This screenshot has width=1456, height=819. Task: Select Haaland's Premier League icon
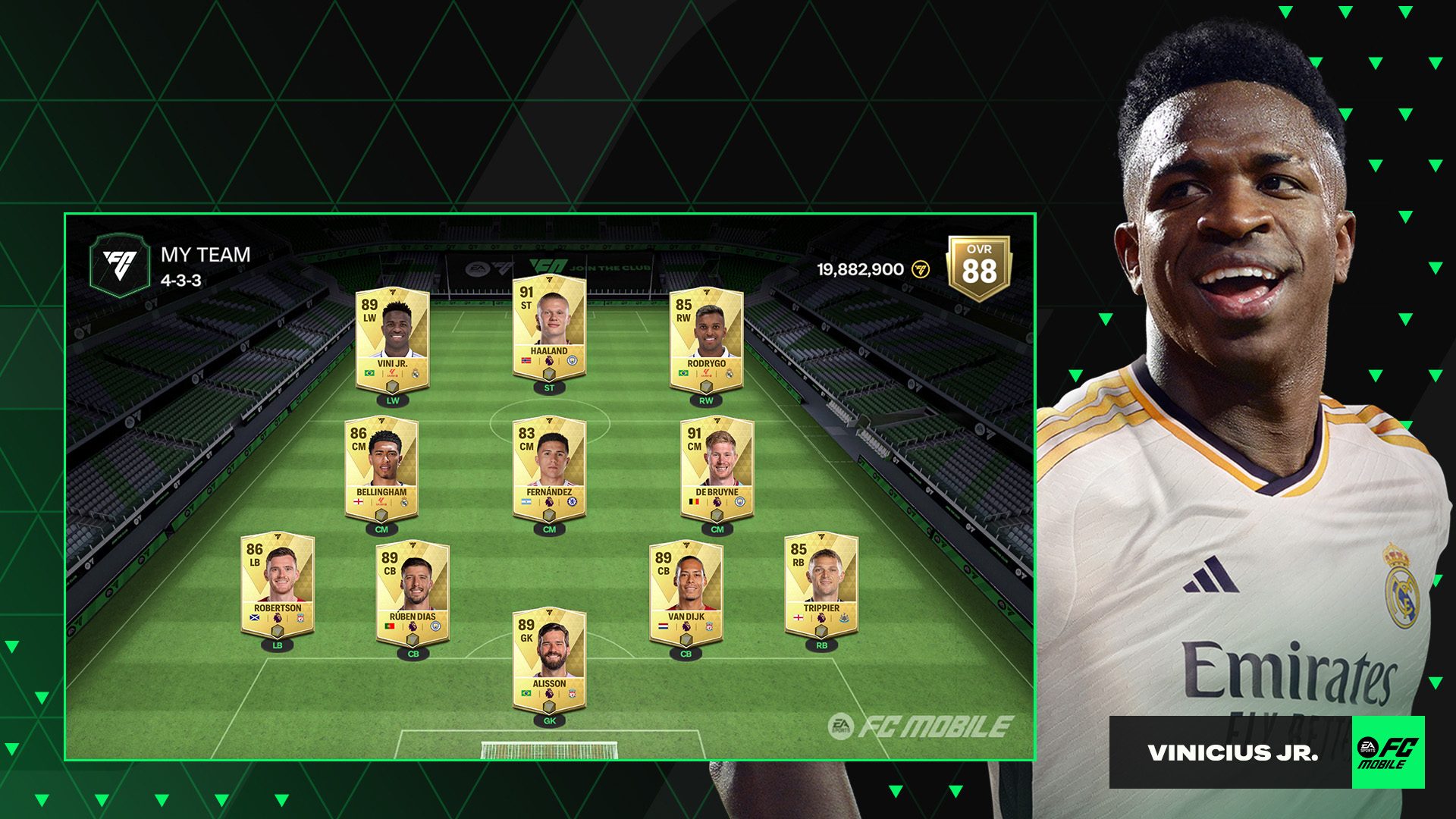548,361
